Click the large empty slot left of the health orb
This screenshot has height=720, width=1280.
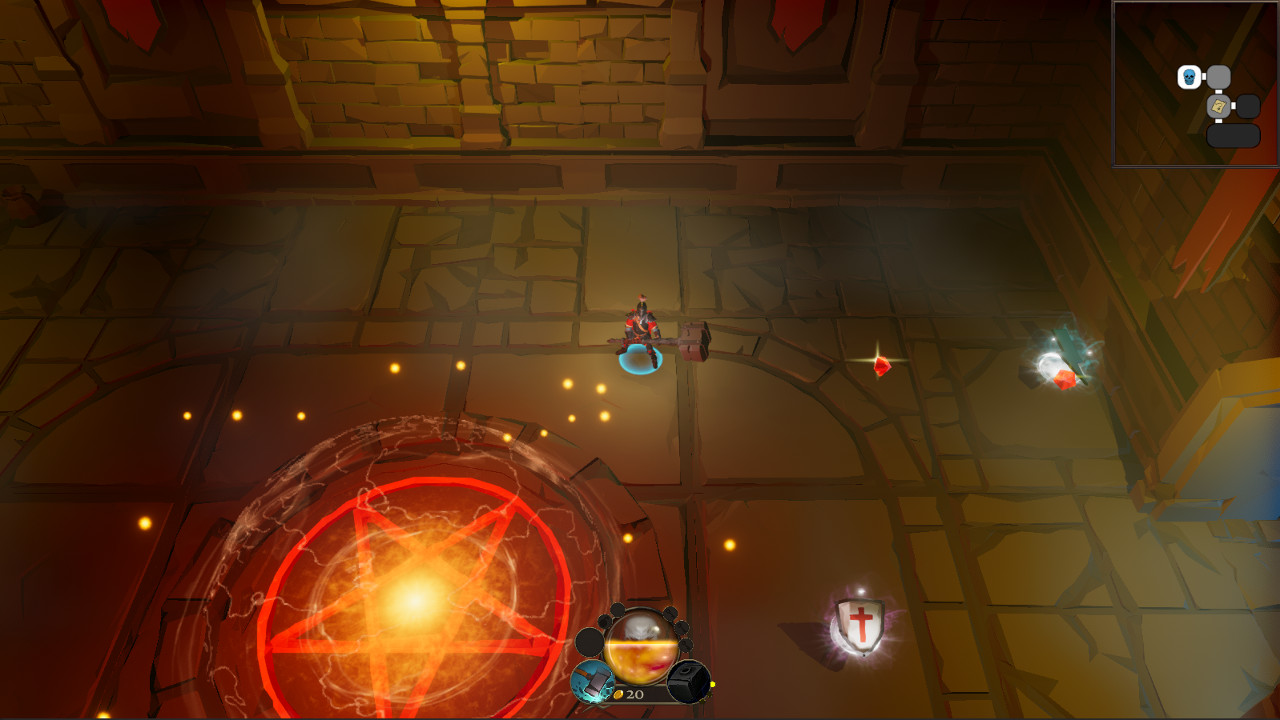(590, 641)
